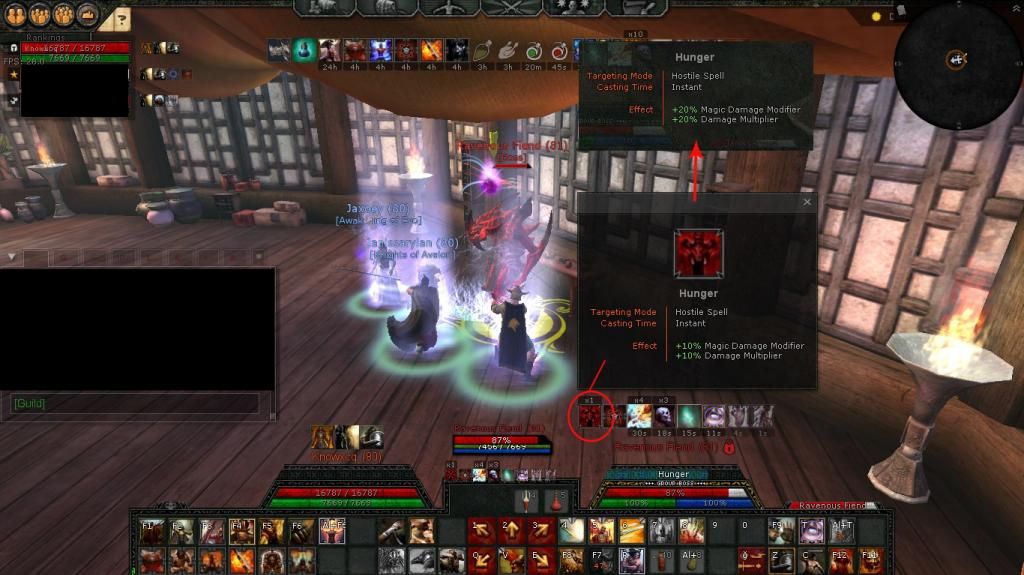The image size is (1024, 575).
Task: Select the circled Hunger debuff icon
Action: (589, 415)
